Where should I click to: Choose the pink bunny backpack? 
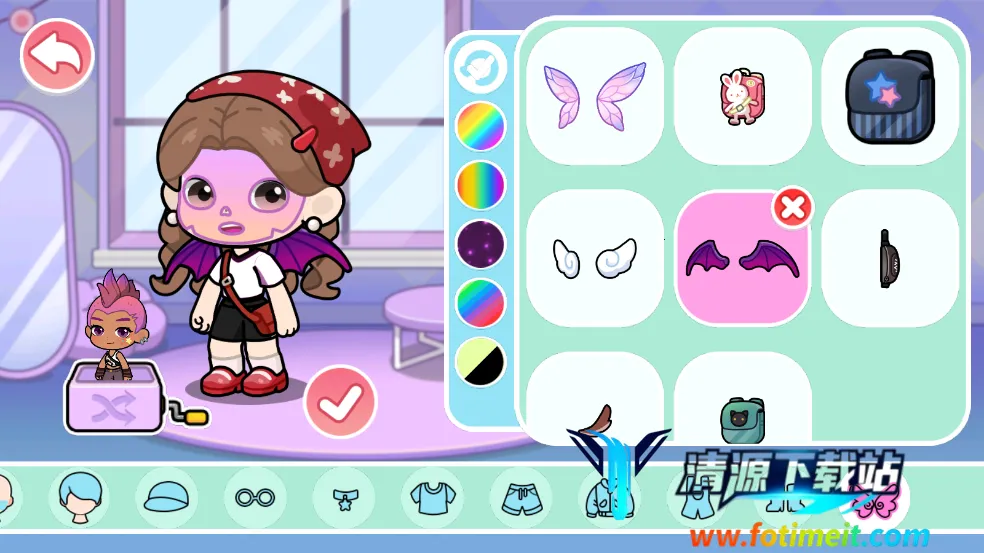click(x=742, y=96)
